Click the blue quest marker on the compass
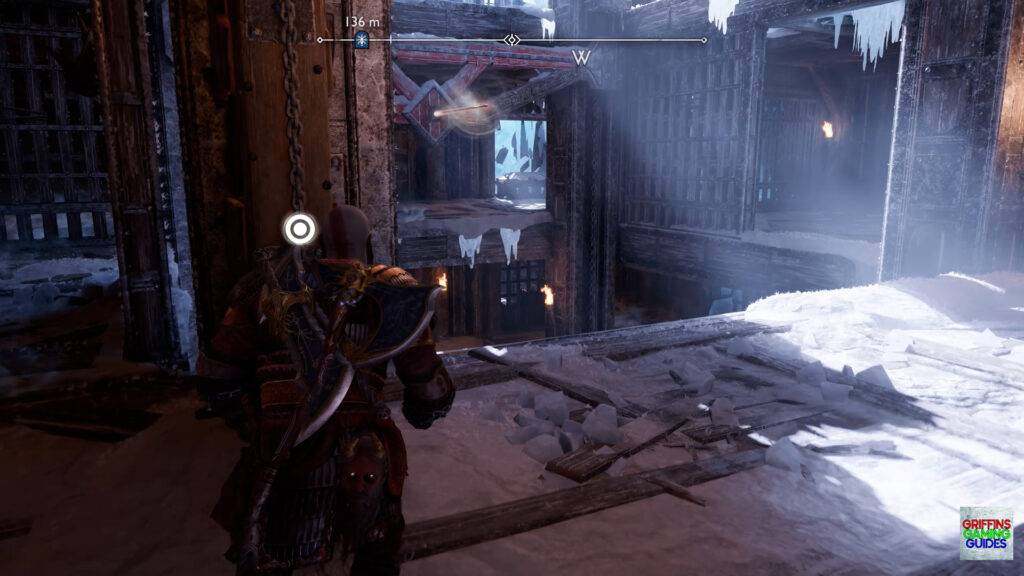The width and height of the screenshot is (1024, 576). (x=362, y=40)
